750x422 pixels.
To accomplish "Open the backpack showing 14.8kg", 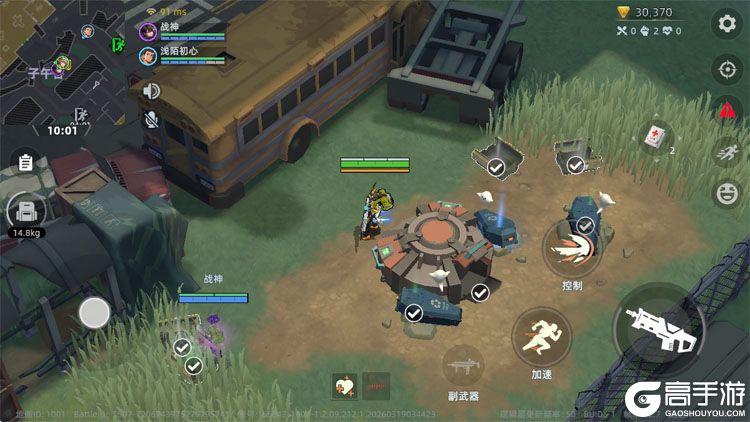I will [26, 212].
